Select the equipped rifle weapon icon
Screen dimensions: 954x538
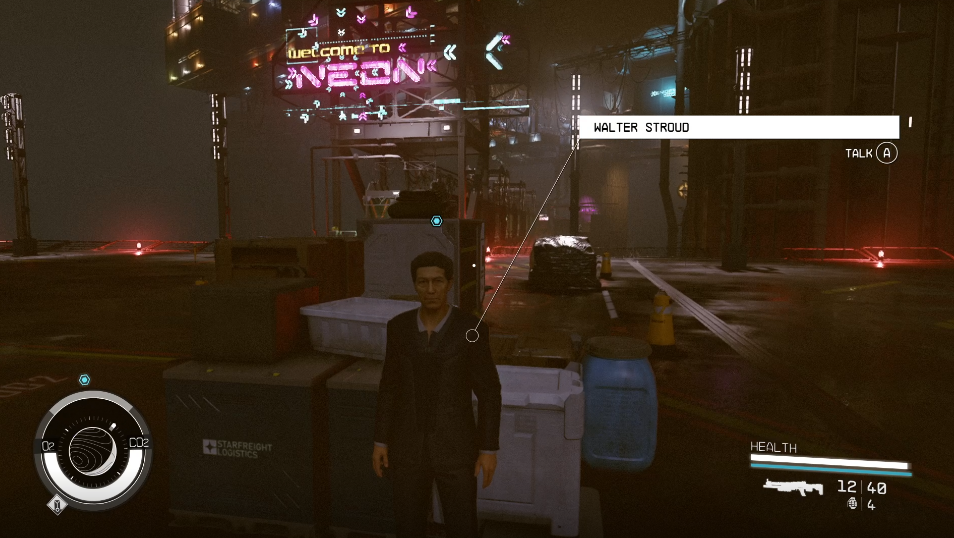pyautogui.click(x=793, y=487)
